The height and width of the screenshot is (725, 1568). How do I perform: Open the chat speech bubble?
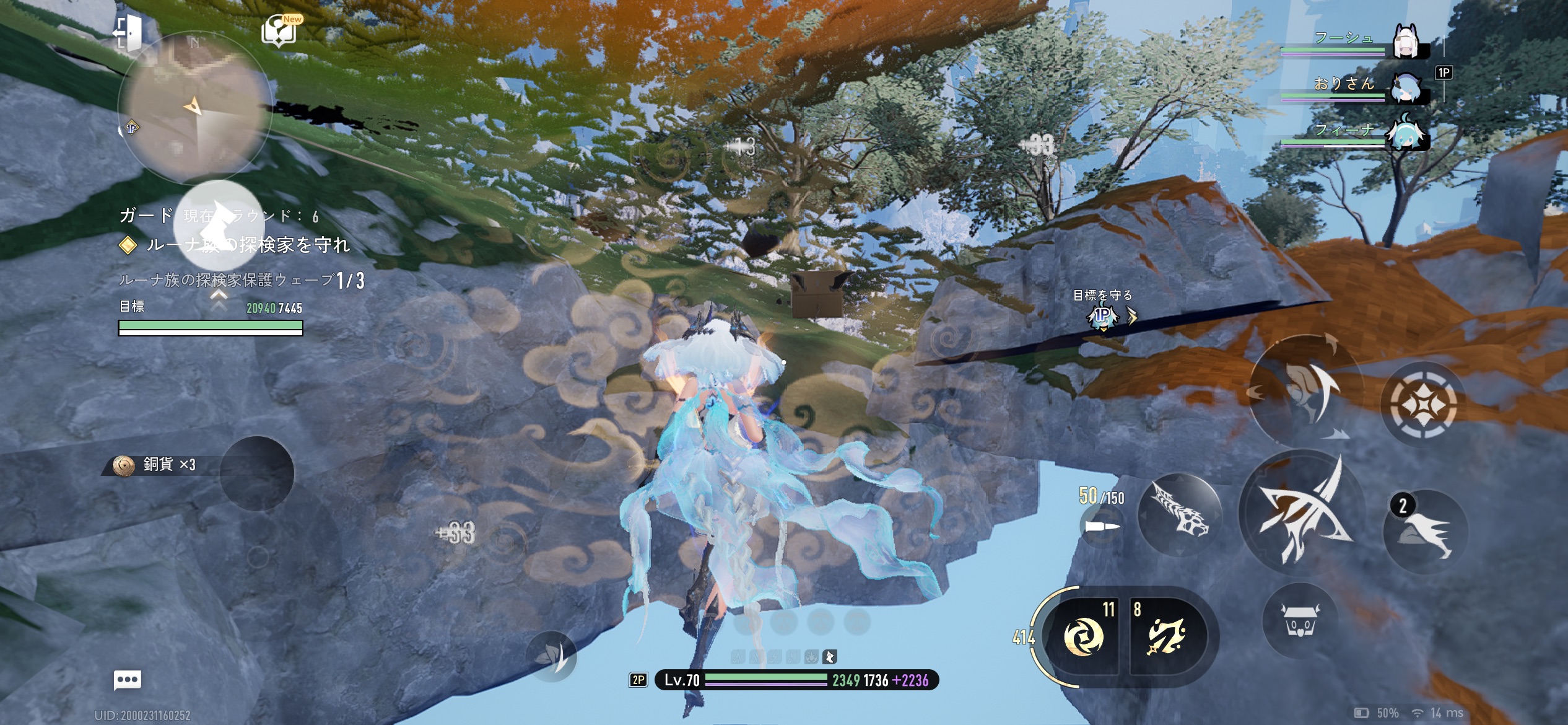tap(128, 680)
